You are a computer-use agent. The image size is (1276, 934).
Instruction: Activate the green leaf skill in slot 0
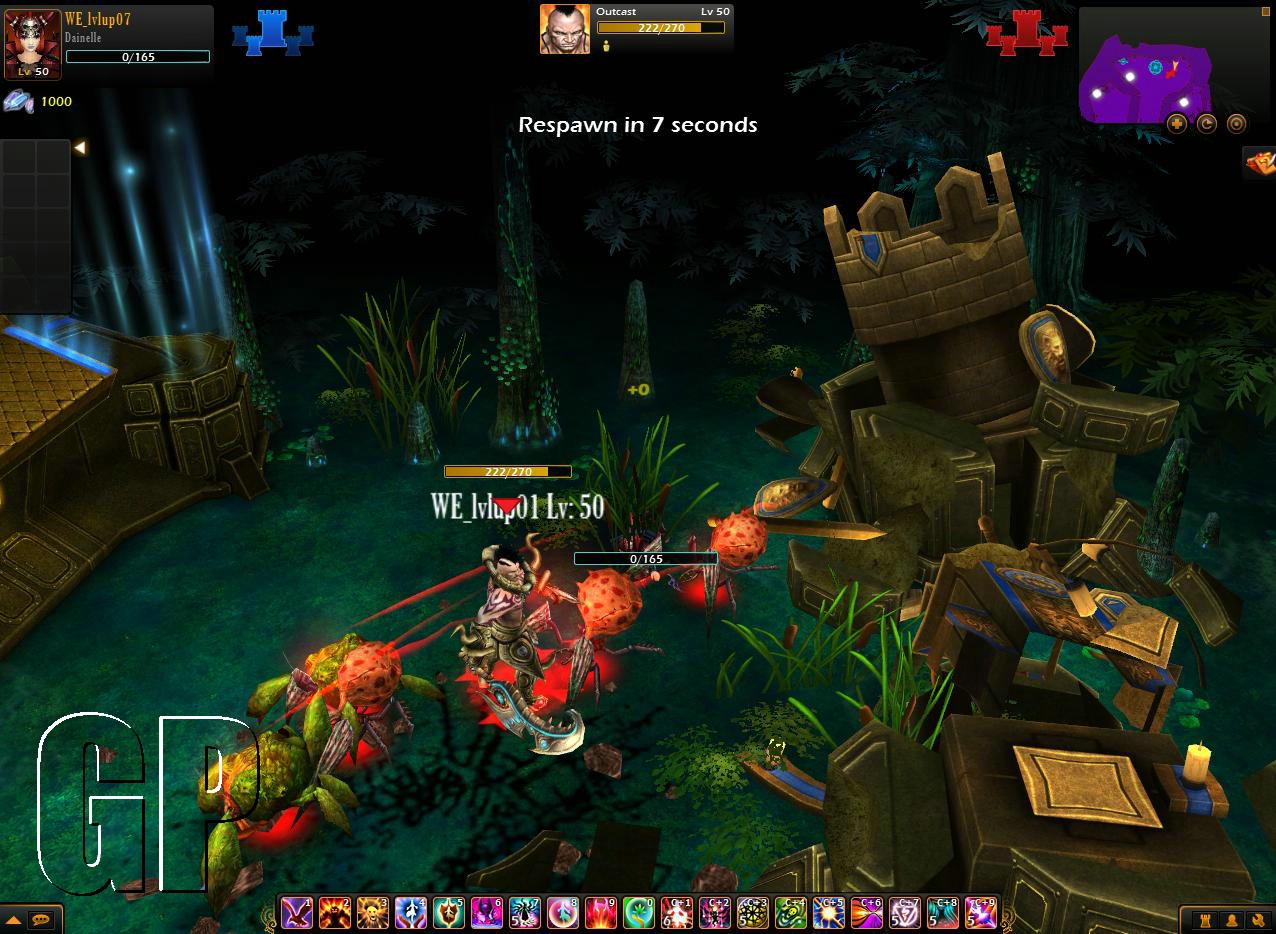[639, 912]
